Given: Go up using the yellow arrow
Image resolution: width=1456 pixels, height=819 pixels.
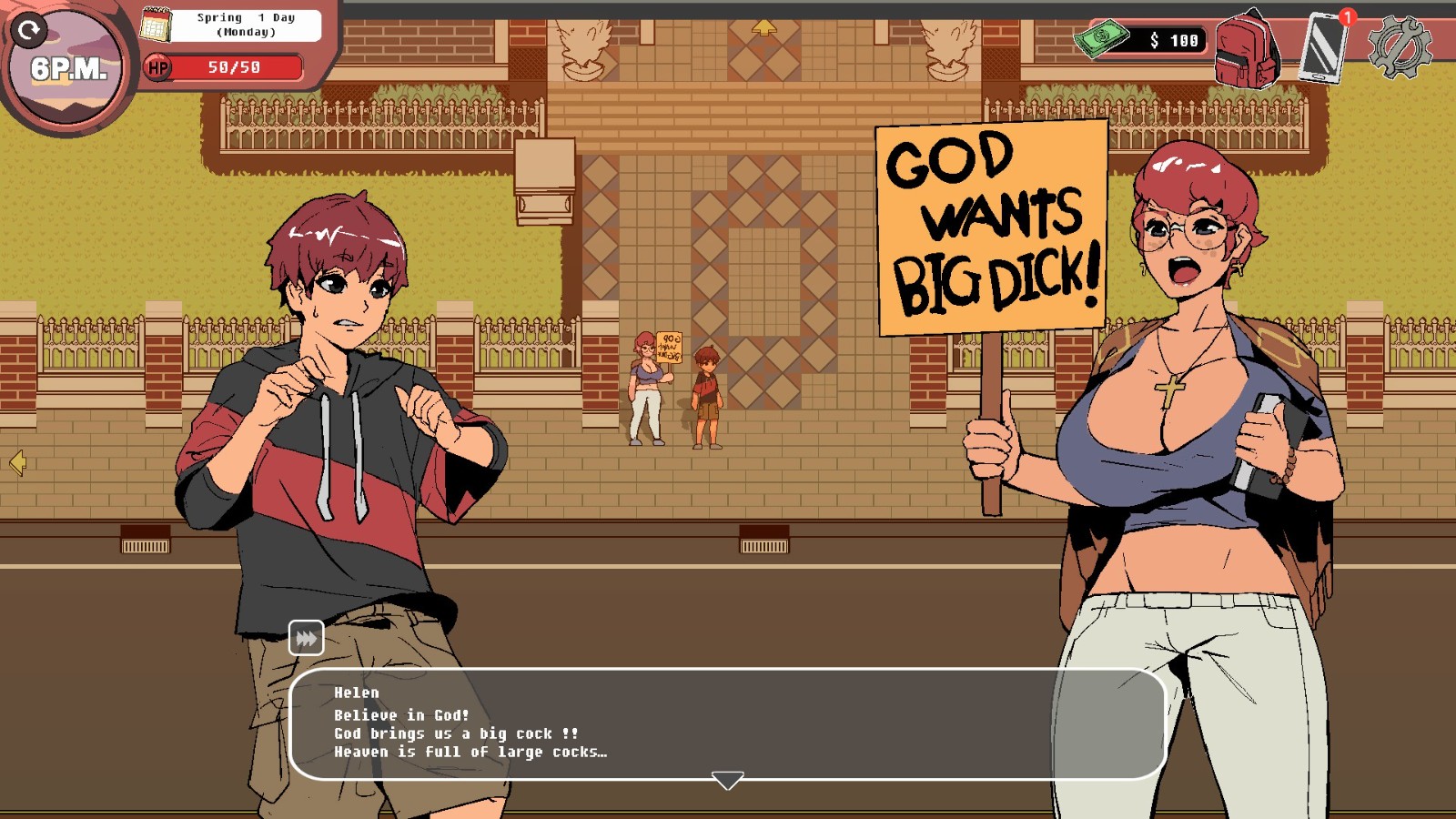Looking at the screenshot, I should click(763, 28).
